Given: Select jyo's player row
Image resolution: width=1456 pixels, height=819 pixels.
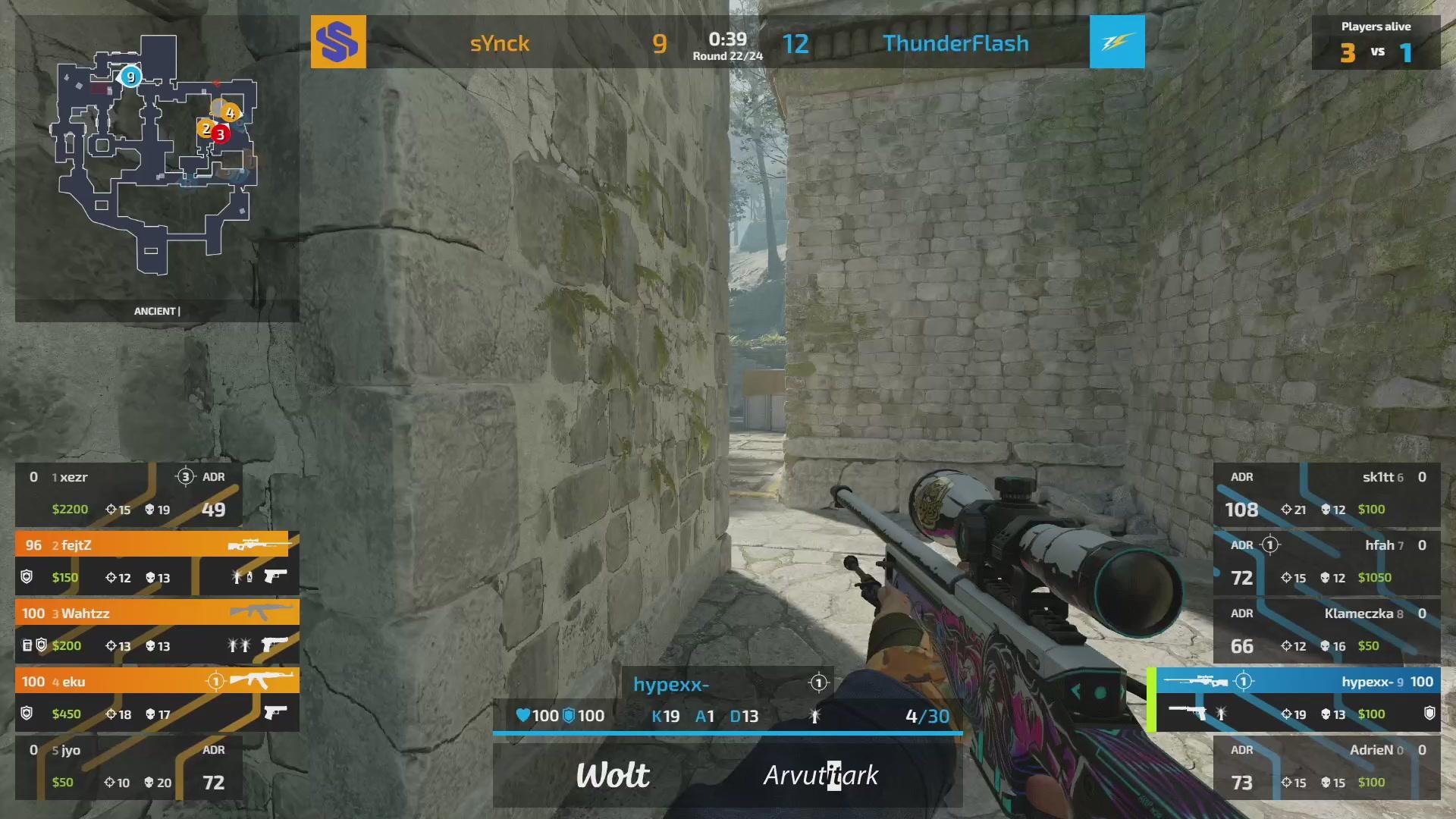Looking at the screenshot, I should click(x=129, y=767).
